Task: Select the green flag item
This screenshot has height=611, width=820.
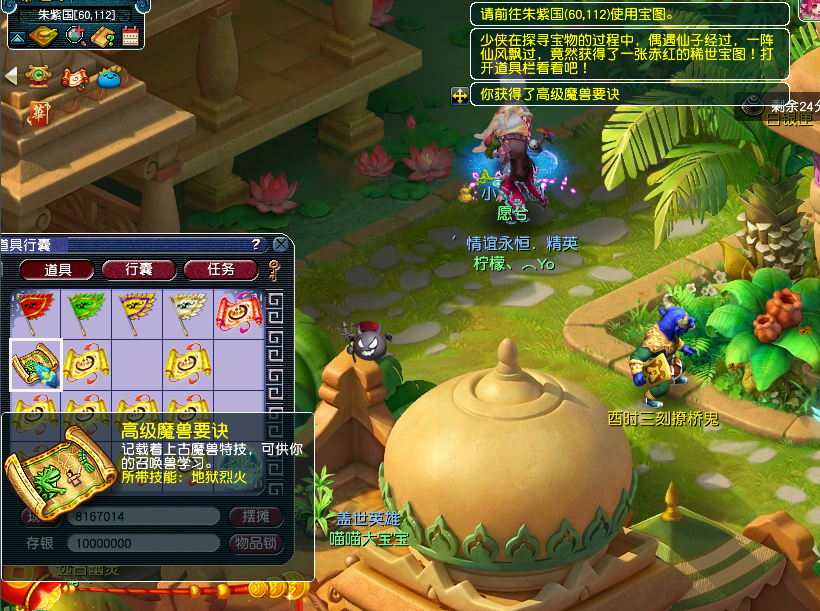Action: 85,311
